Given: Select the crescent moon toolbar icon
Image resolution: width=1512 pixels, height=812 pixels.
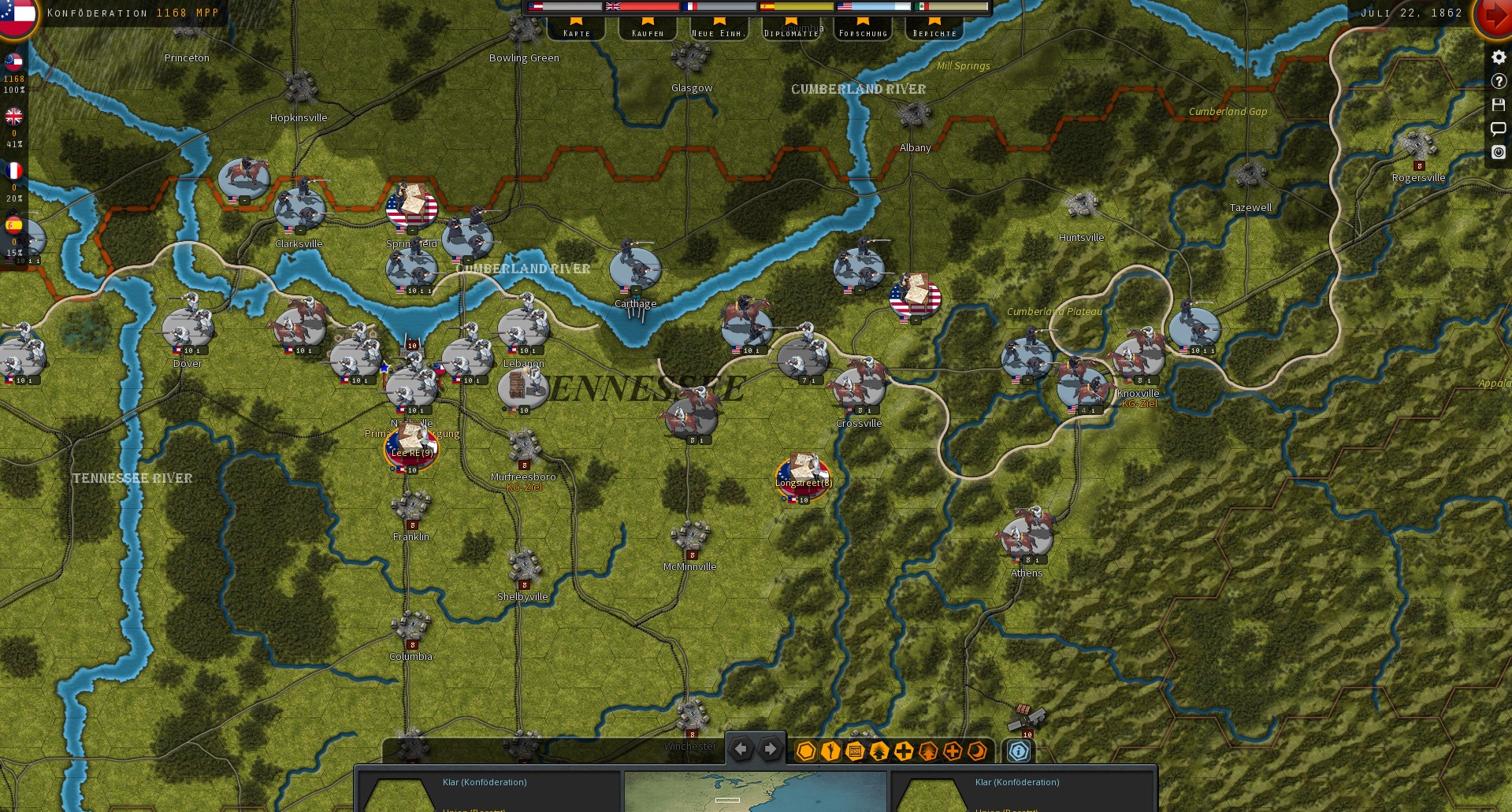Looking at the screenshot, I should [976, 751].
